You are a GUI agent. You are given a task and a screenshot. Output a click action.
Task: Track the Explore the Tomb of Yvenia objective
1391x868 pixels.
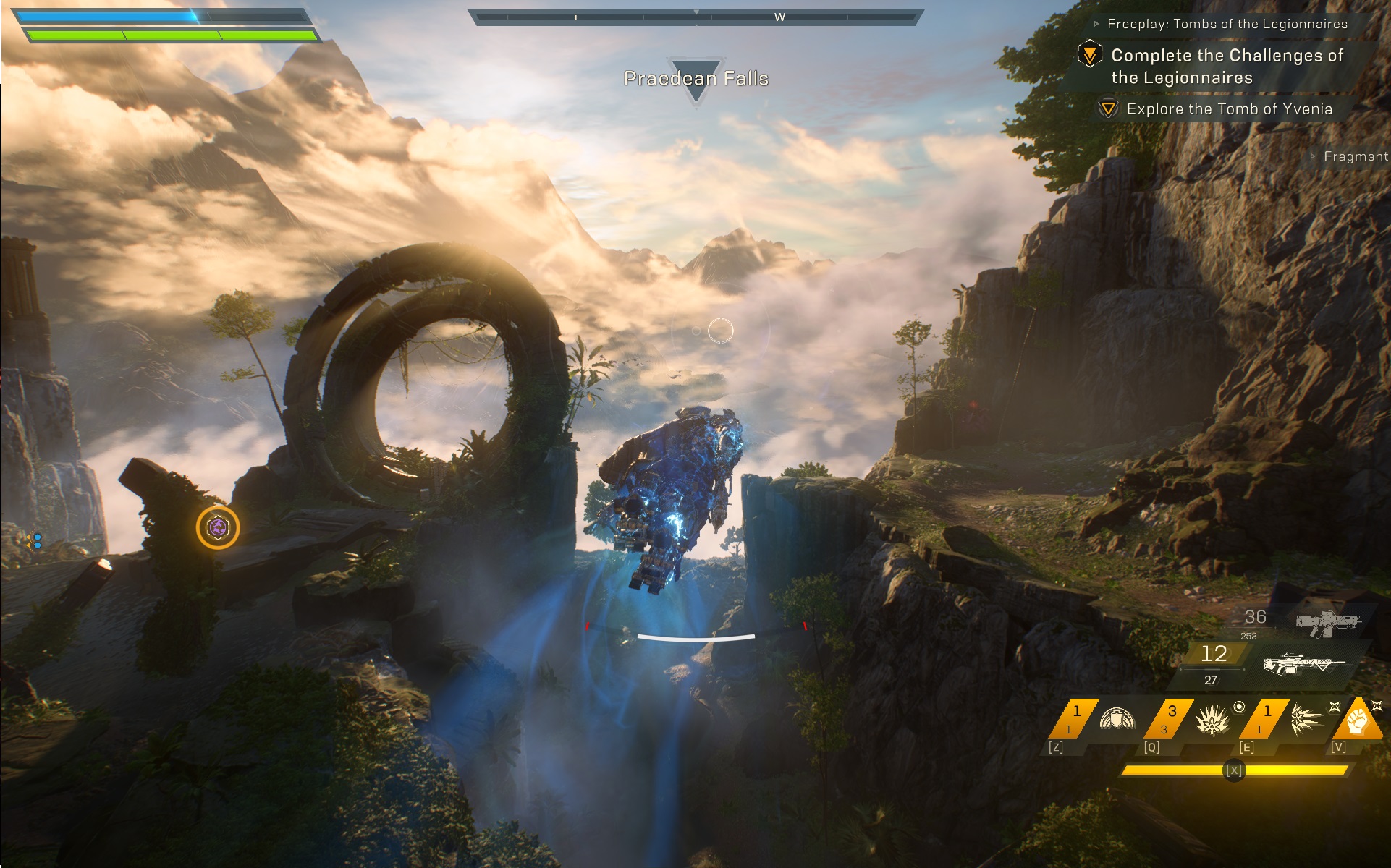1229,109
